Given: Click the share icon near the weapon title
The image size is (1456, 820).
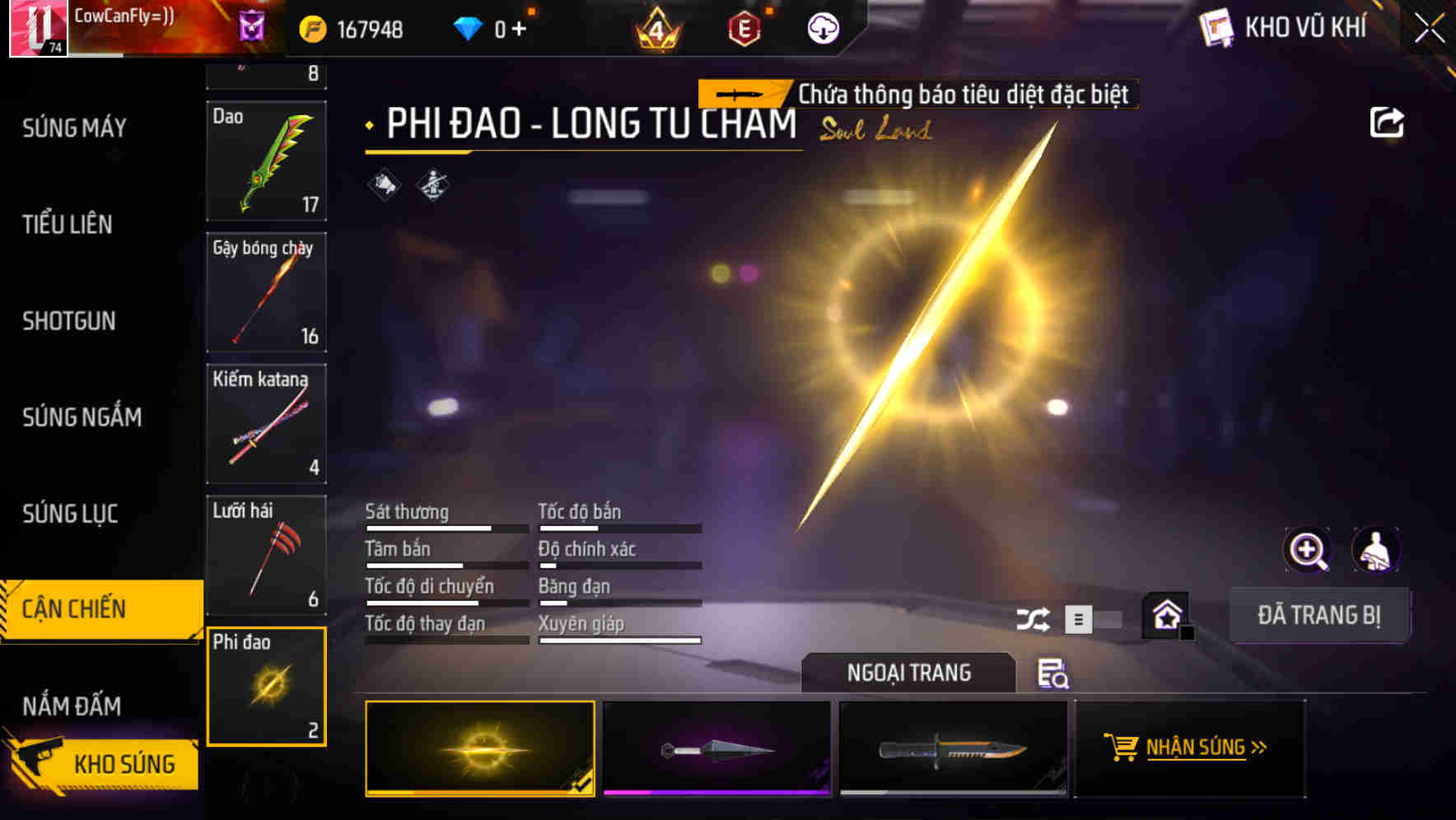Looking at the screenshot, I should [1388, 122].
